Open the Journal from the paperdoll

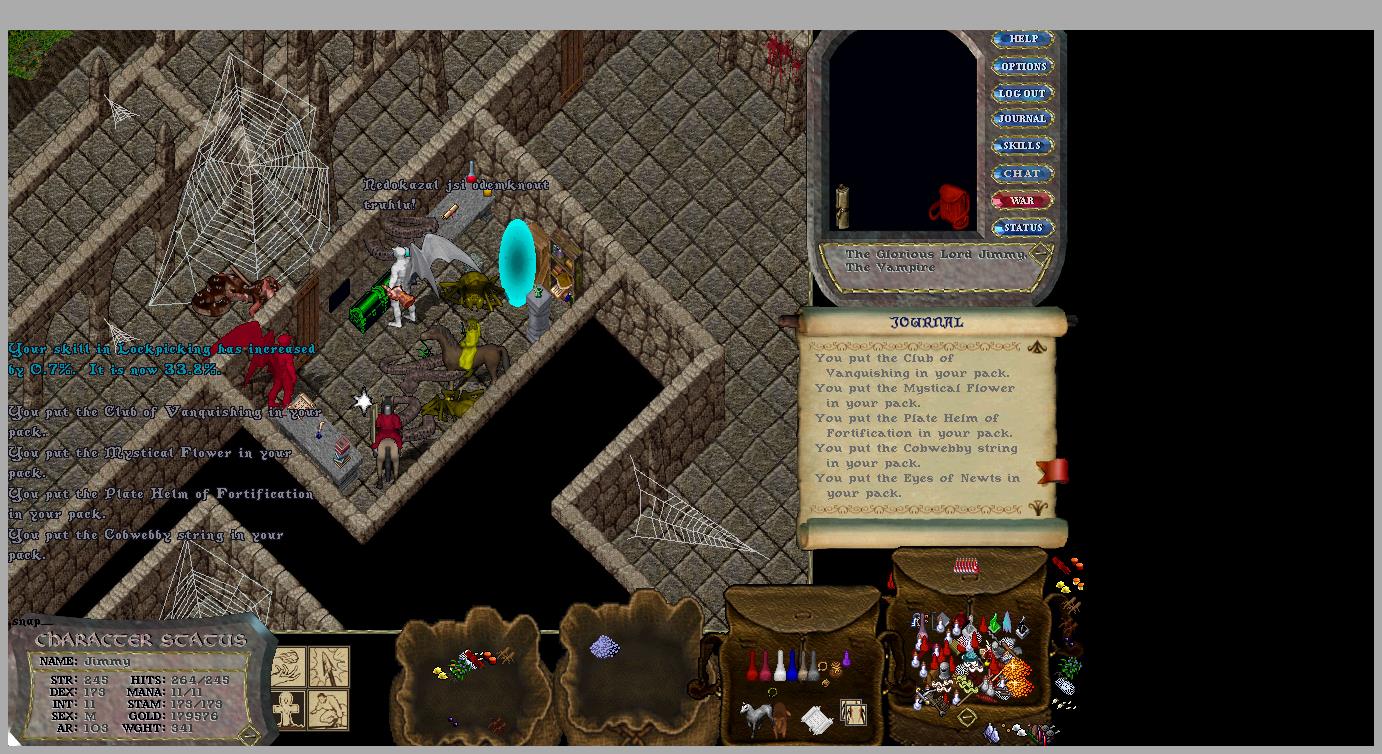(1022, 119)
